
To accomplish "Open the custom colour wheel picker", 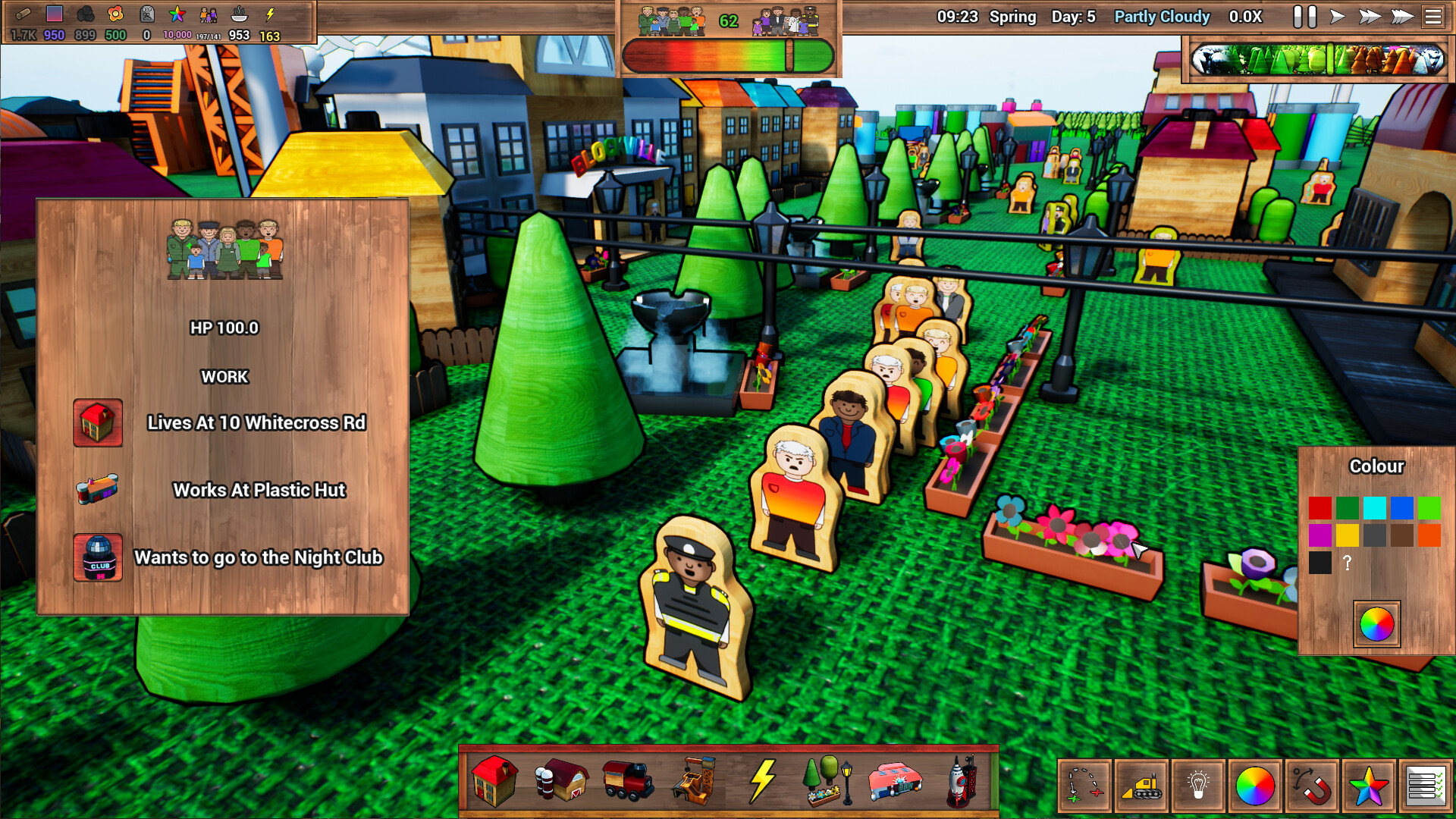I will pos(1376,623).
